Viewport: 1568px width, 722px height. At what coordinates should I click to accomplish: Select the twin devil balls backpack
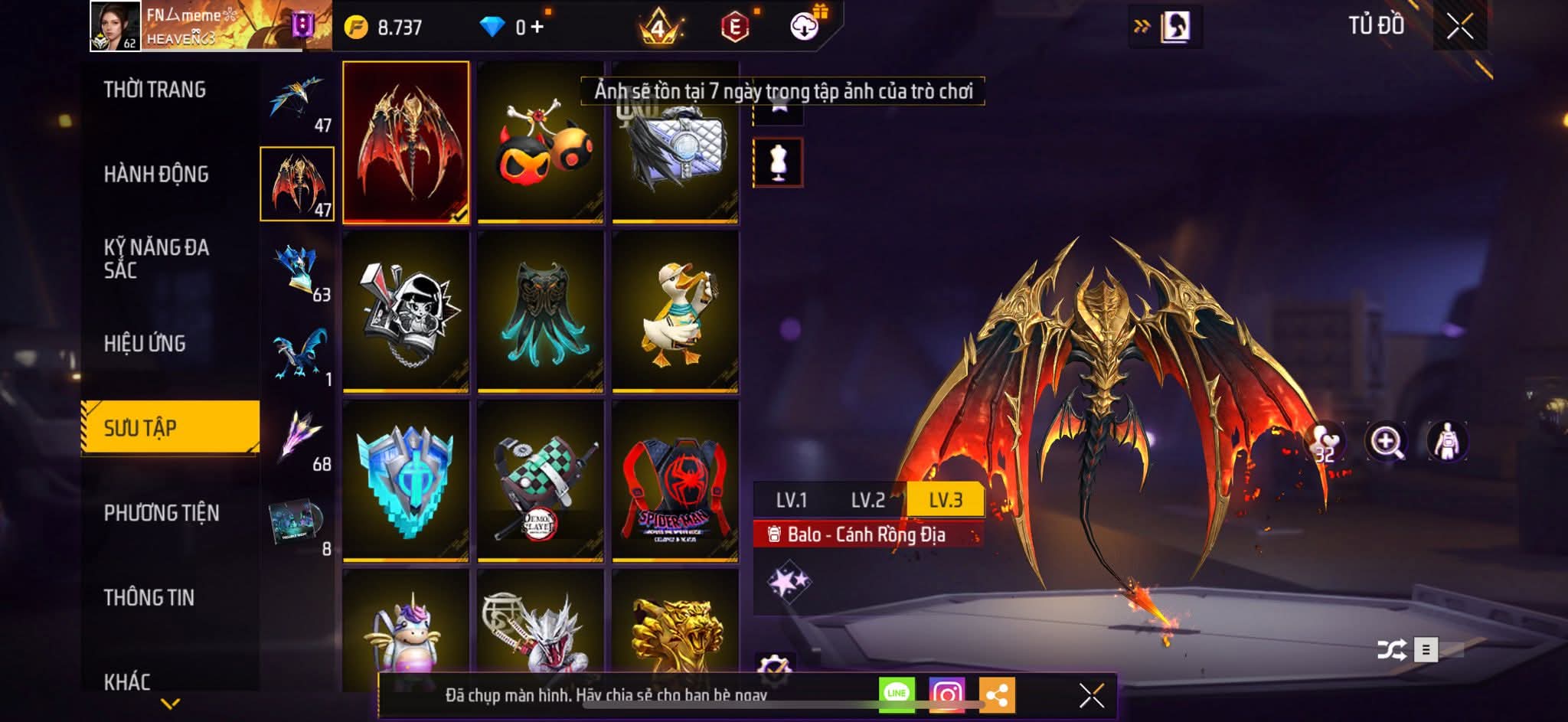coord(541,142)
